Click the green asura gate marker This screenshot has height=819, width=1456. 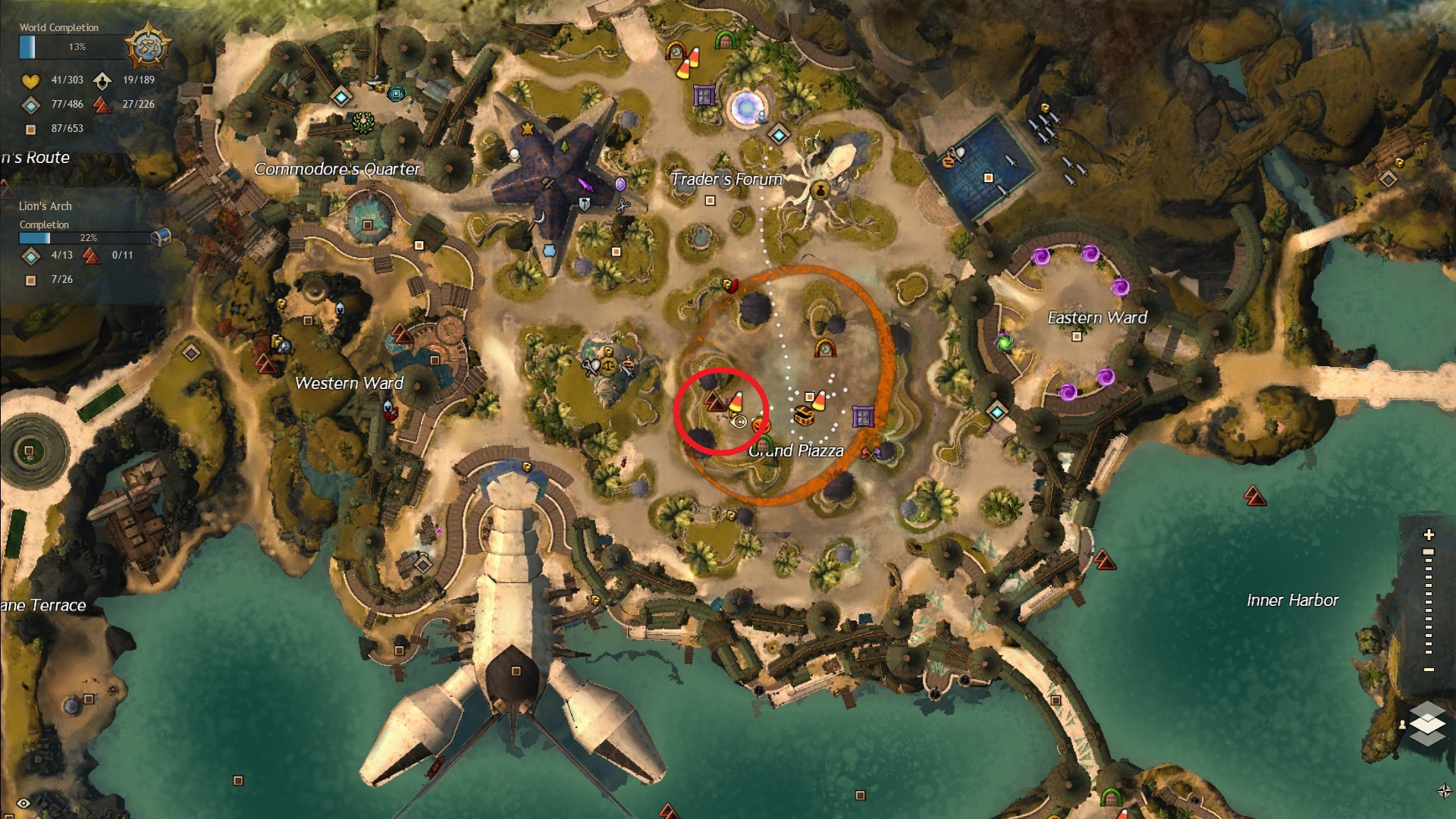(x=1005, y=343)
